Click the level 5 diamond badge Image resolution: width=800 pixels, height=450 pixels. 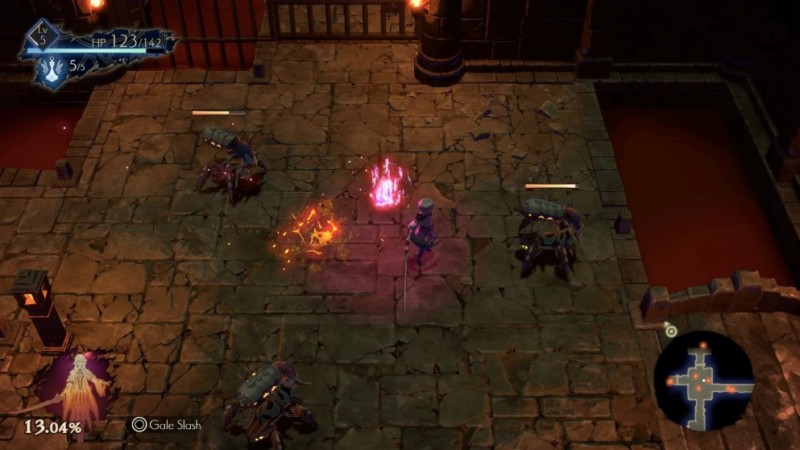point(43,36)
